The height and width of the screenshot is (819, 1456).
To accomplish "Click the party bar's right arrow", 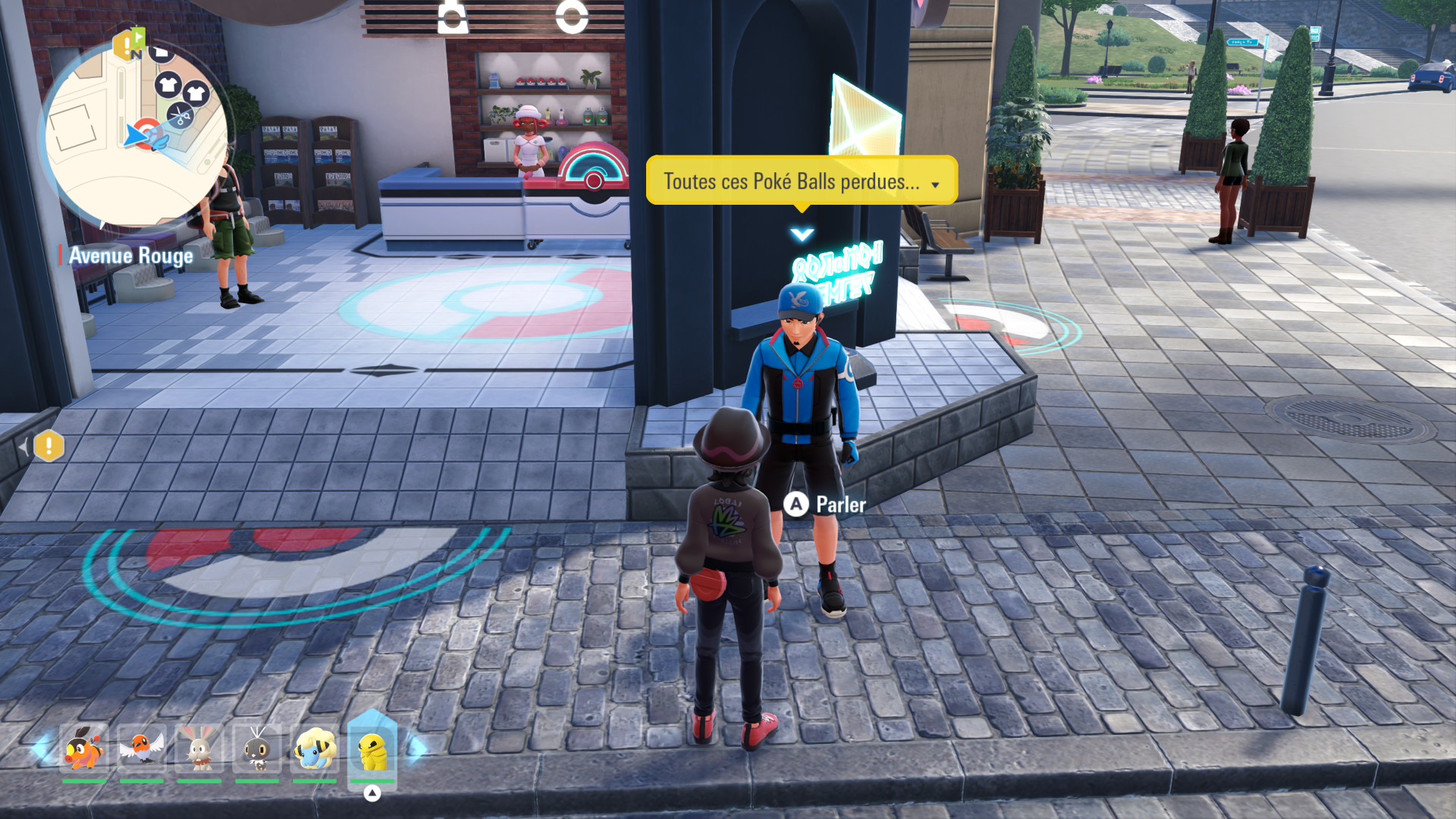I will pyautogui.click(x=416, y=748).
